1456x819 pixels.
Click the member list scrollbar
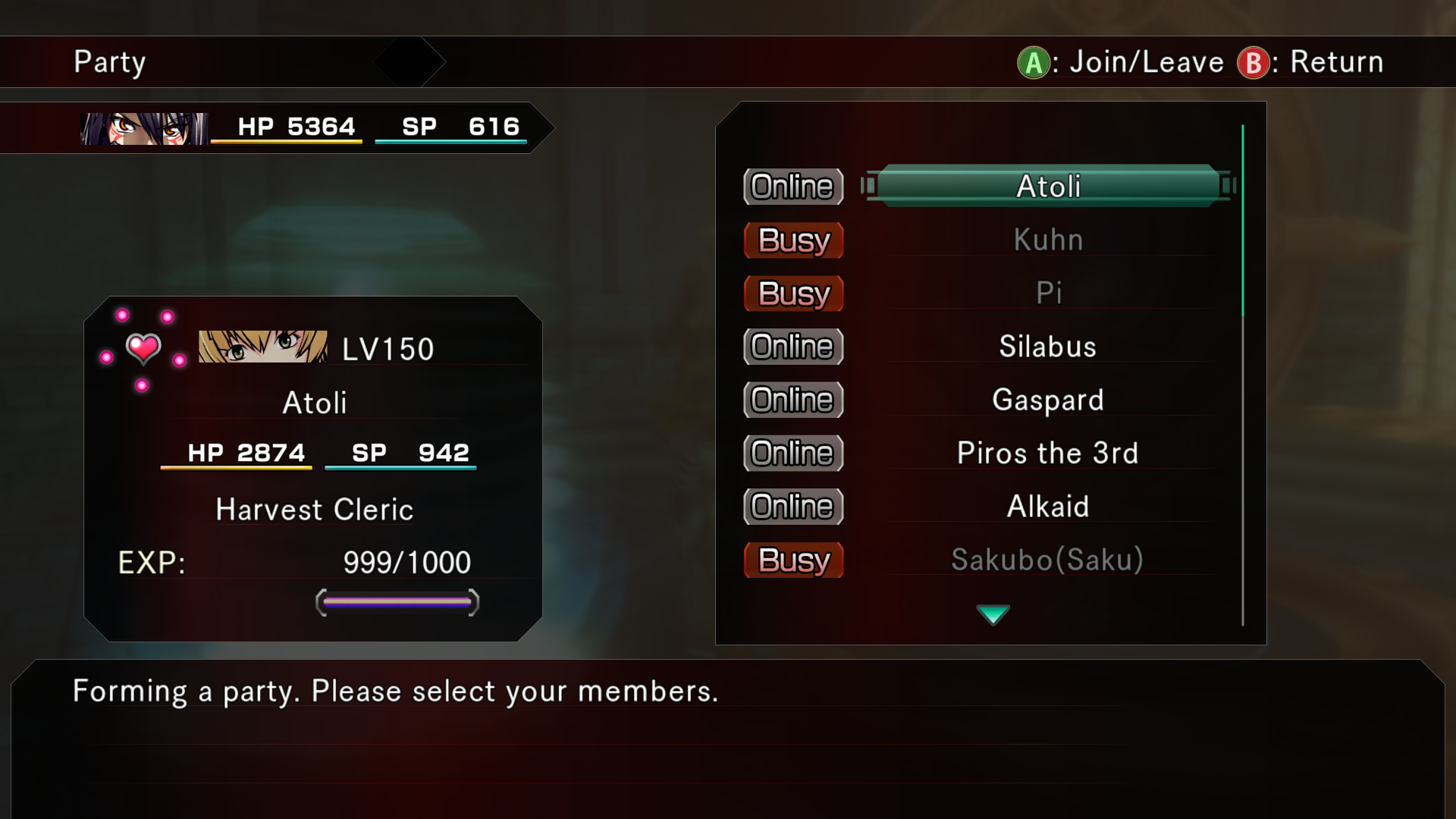point(1243,220)
